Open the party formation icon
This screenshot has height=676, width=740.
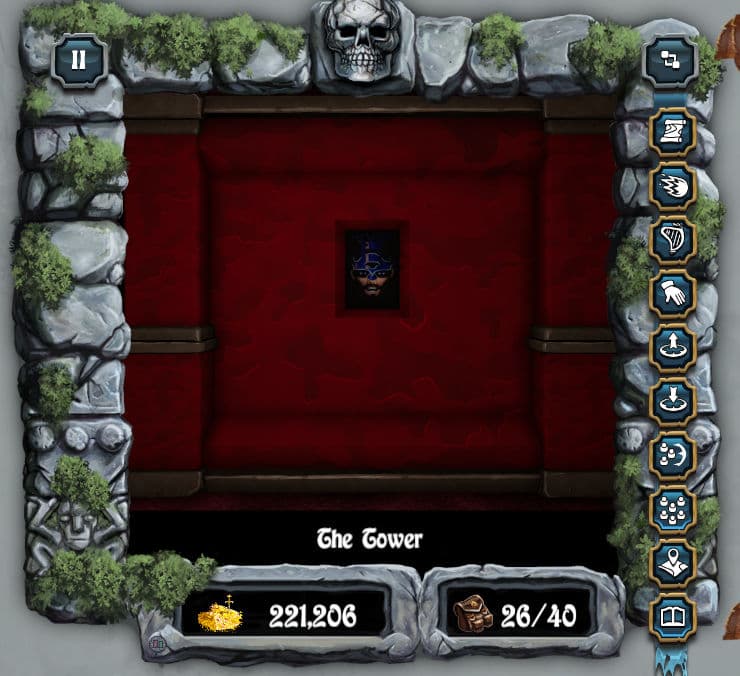(x=673, y=510)
